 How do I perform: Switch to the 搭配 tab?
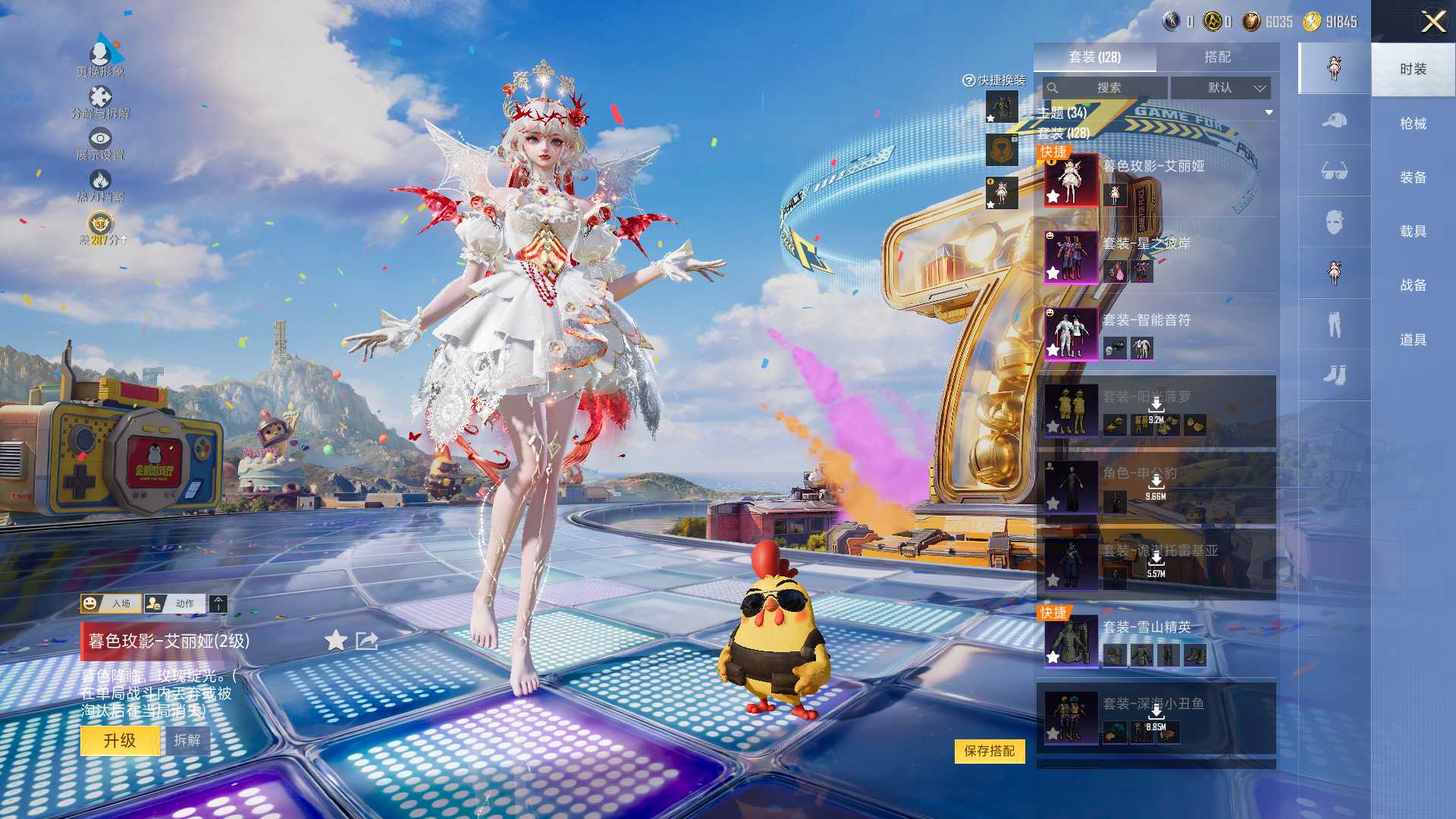(x=1217, y=57)
